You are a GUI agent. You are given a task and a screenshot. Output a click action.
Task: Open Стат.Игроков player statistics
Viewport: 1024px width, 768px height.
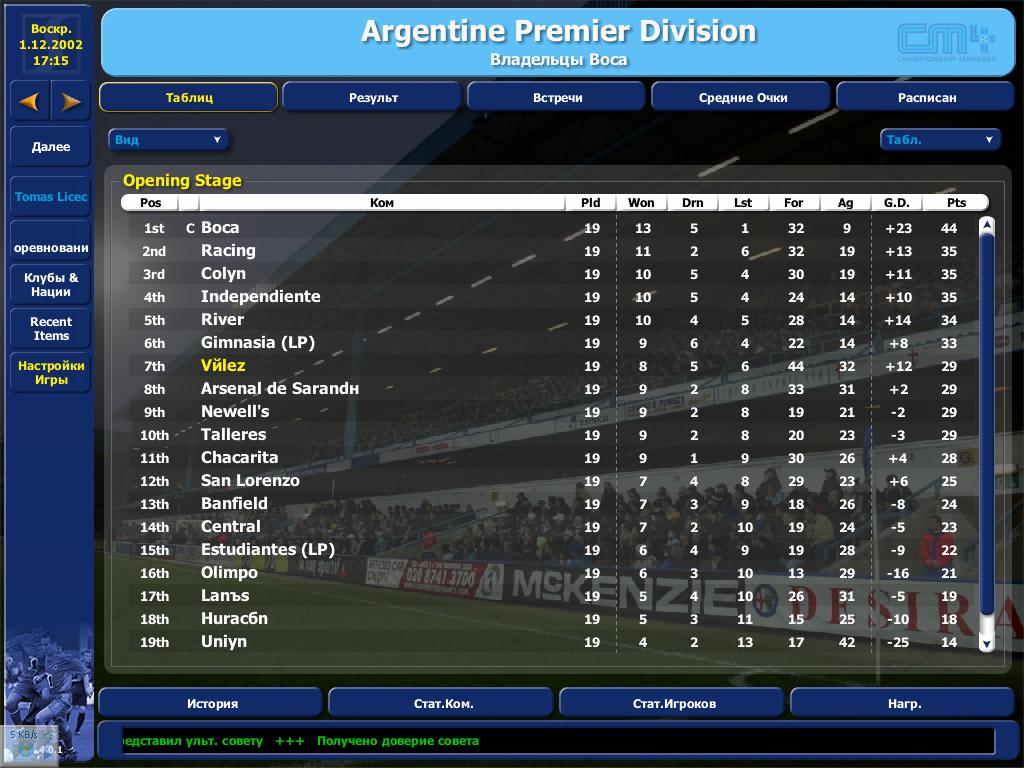(674, 703)
